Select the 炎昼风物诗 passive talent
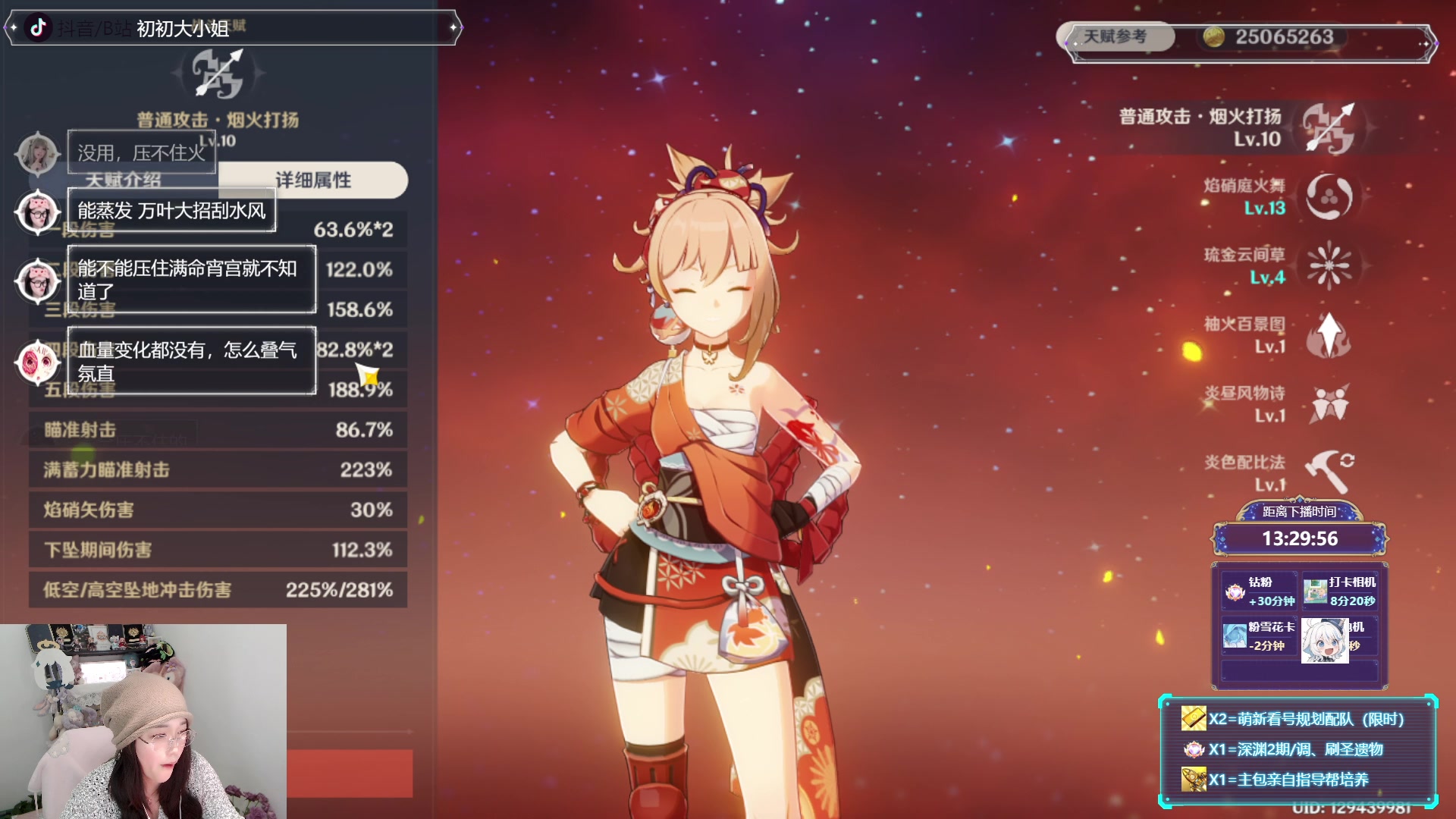The height and width of the screenshot is (819, 1456). coord(1329,403)
